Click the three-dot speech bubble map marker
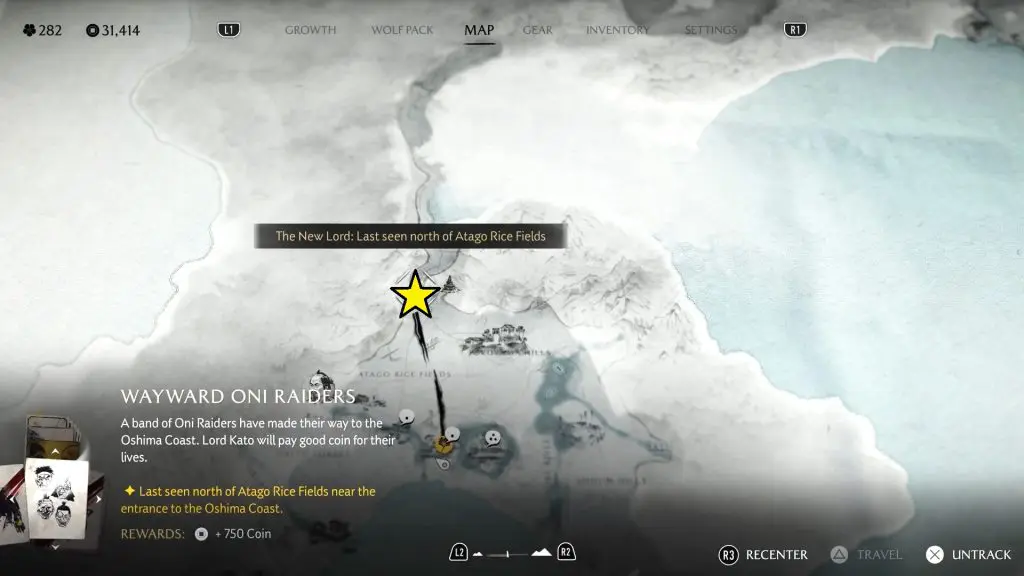The height and width of the screenshot is (576, 1024). [x=492, y=437]
